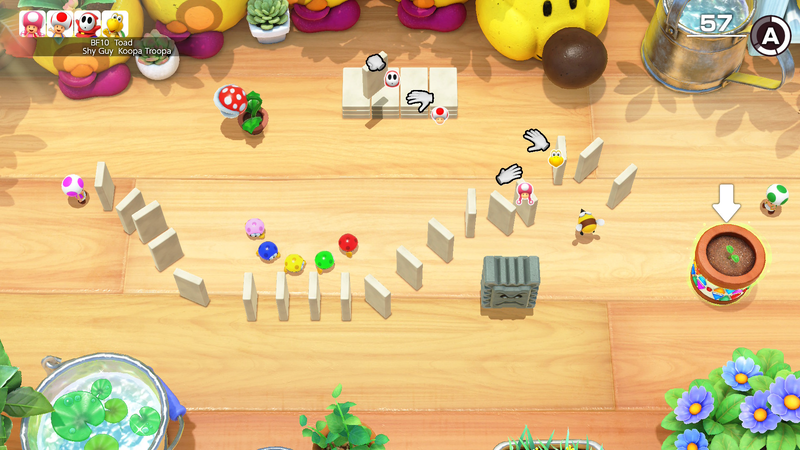
Task: Select the Toad player portrait
Action: pos(59,23)
